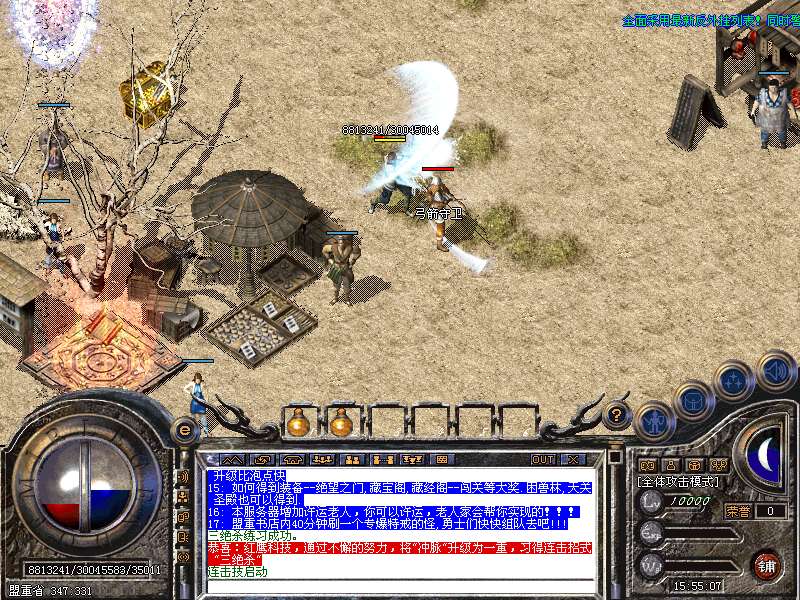The width and height of the screenshot is (800, 600).
Task: Open the help question mark button
Action: coord(618,413)
